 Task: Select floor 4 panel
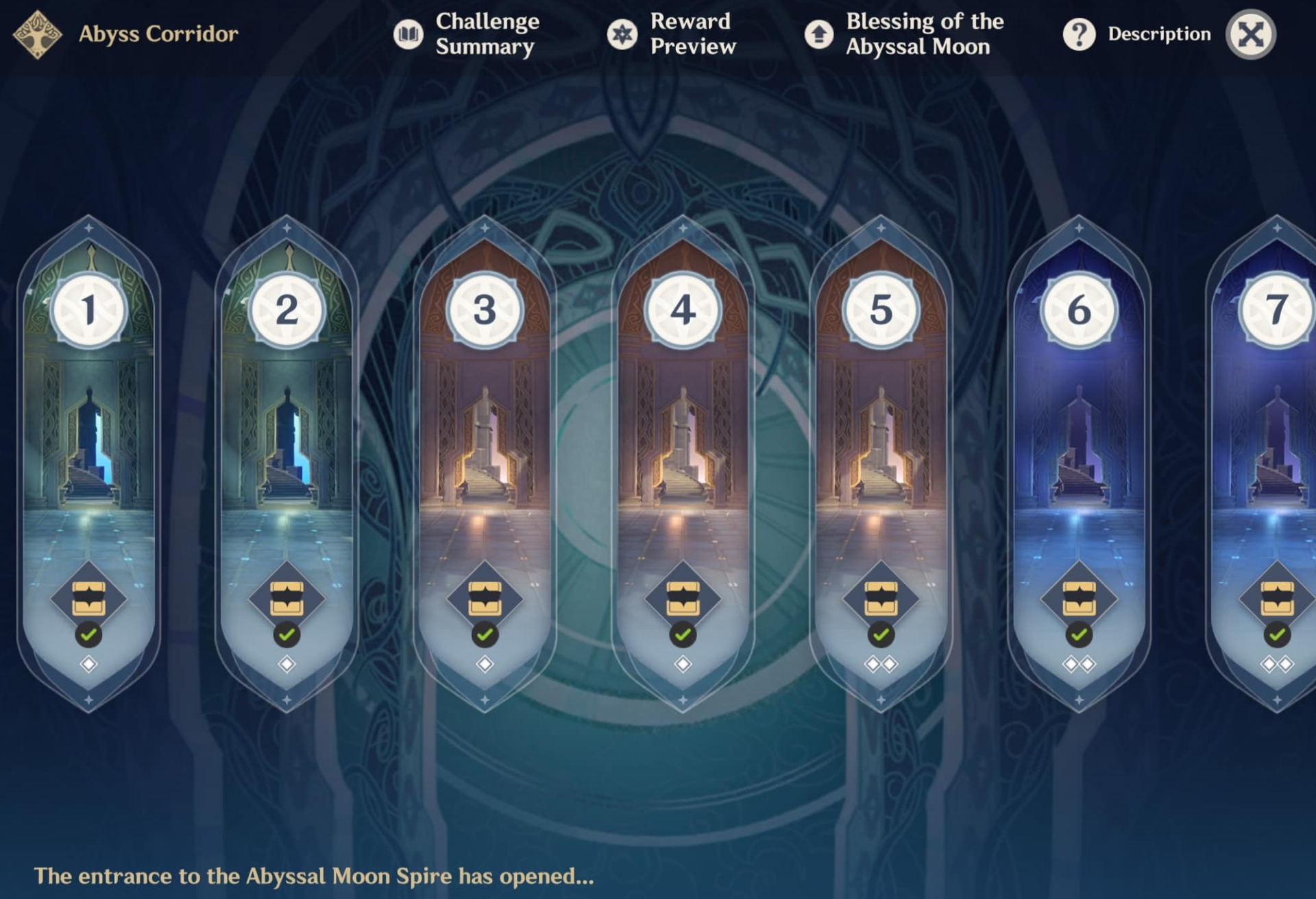click(683, 439)
